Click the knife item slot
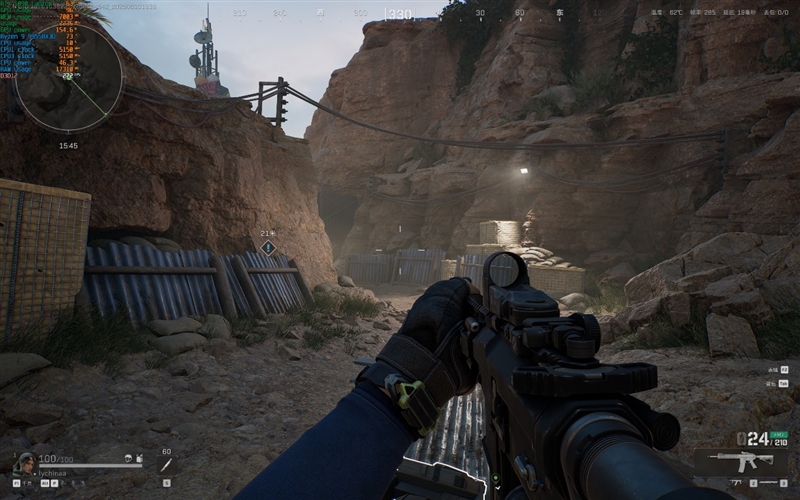Viewport: 800px width, 500px height. point(166,465)
